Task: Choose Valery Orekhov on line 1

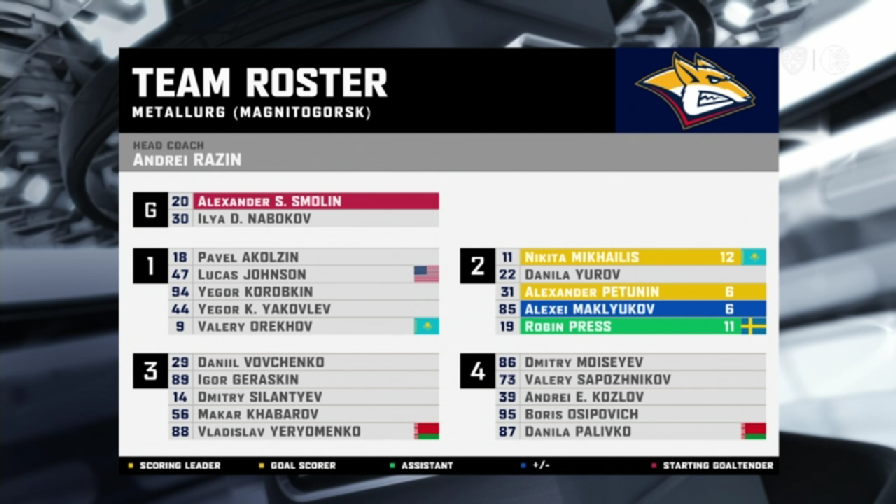Action: [304, 327]
